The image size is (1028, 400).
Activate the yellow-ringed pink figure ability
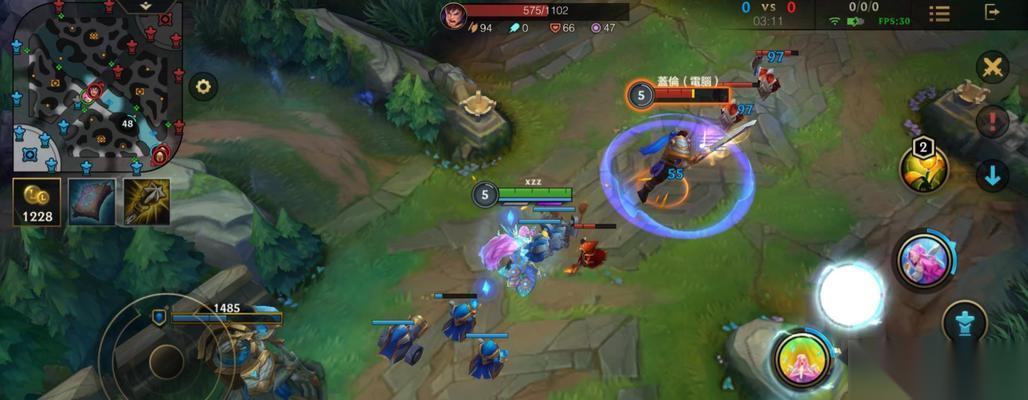click(801, 358)
